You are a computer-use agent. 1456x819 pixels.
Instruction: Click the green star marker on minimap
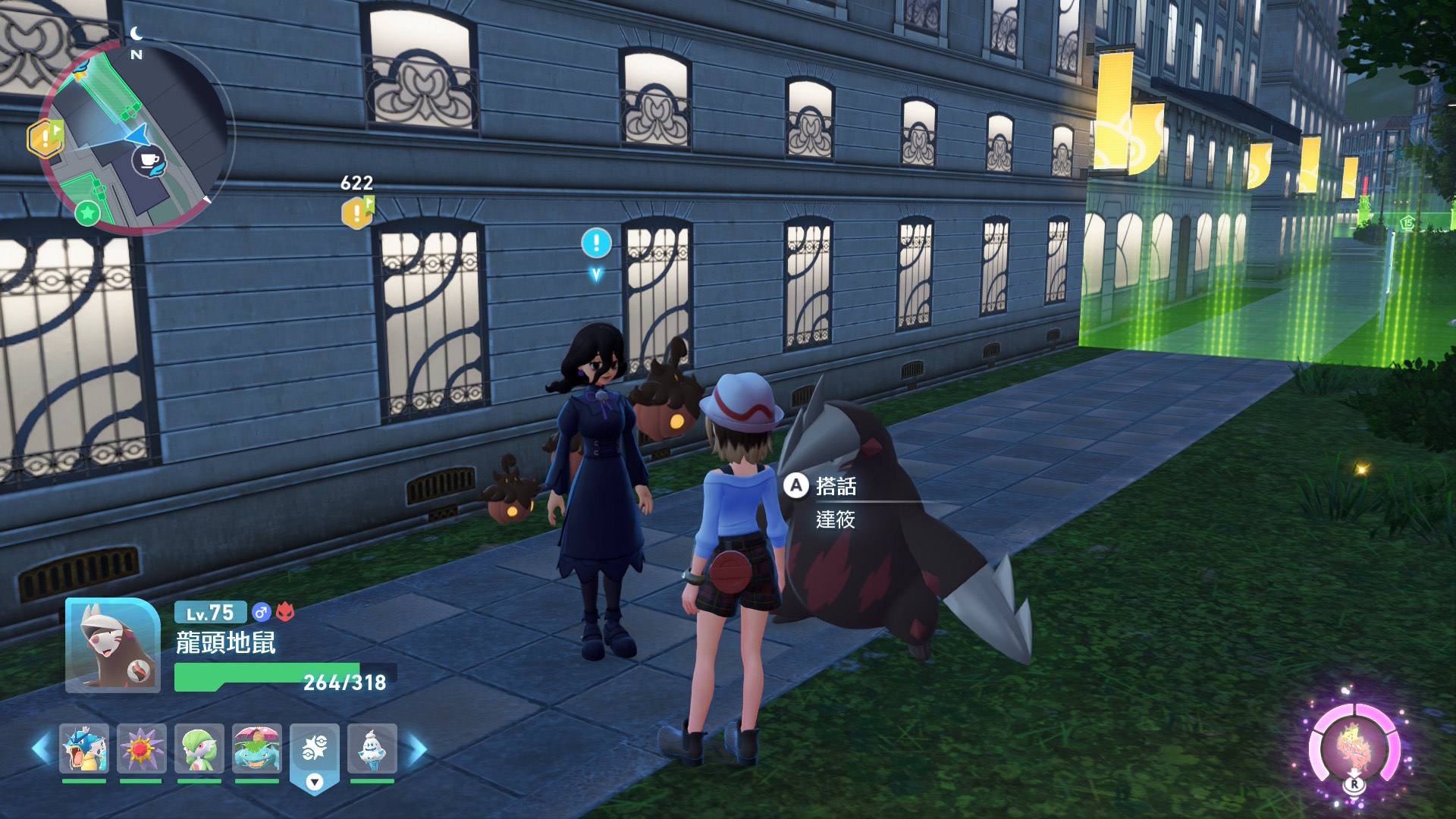point(88,212)
